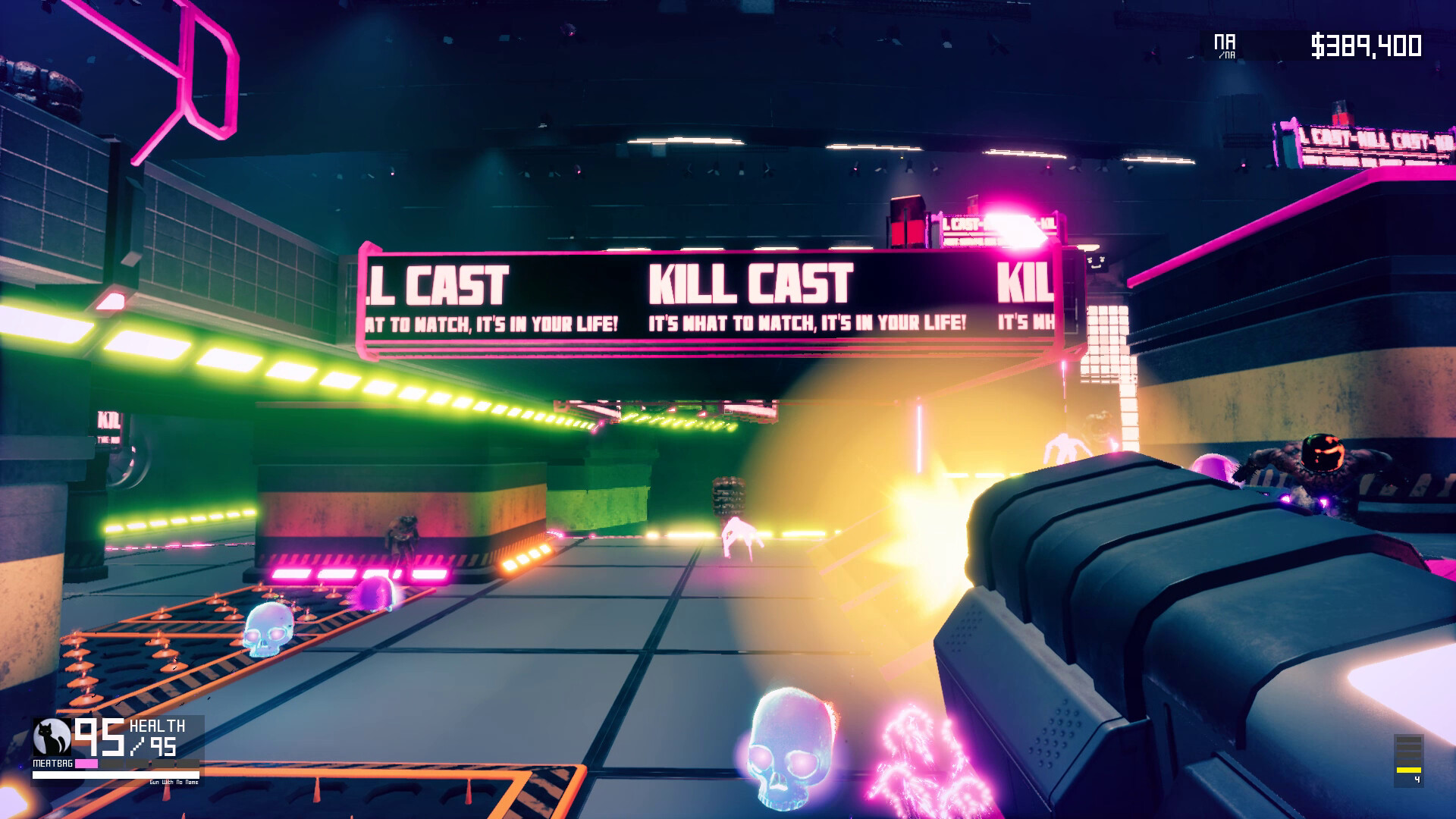Toggle the pink MEATBAG segment indicator
The height and width of the screenshot is (819, 1456).
click(86, 763)
